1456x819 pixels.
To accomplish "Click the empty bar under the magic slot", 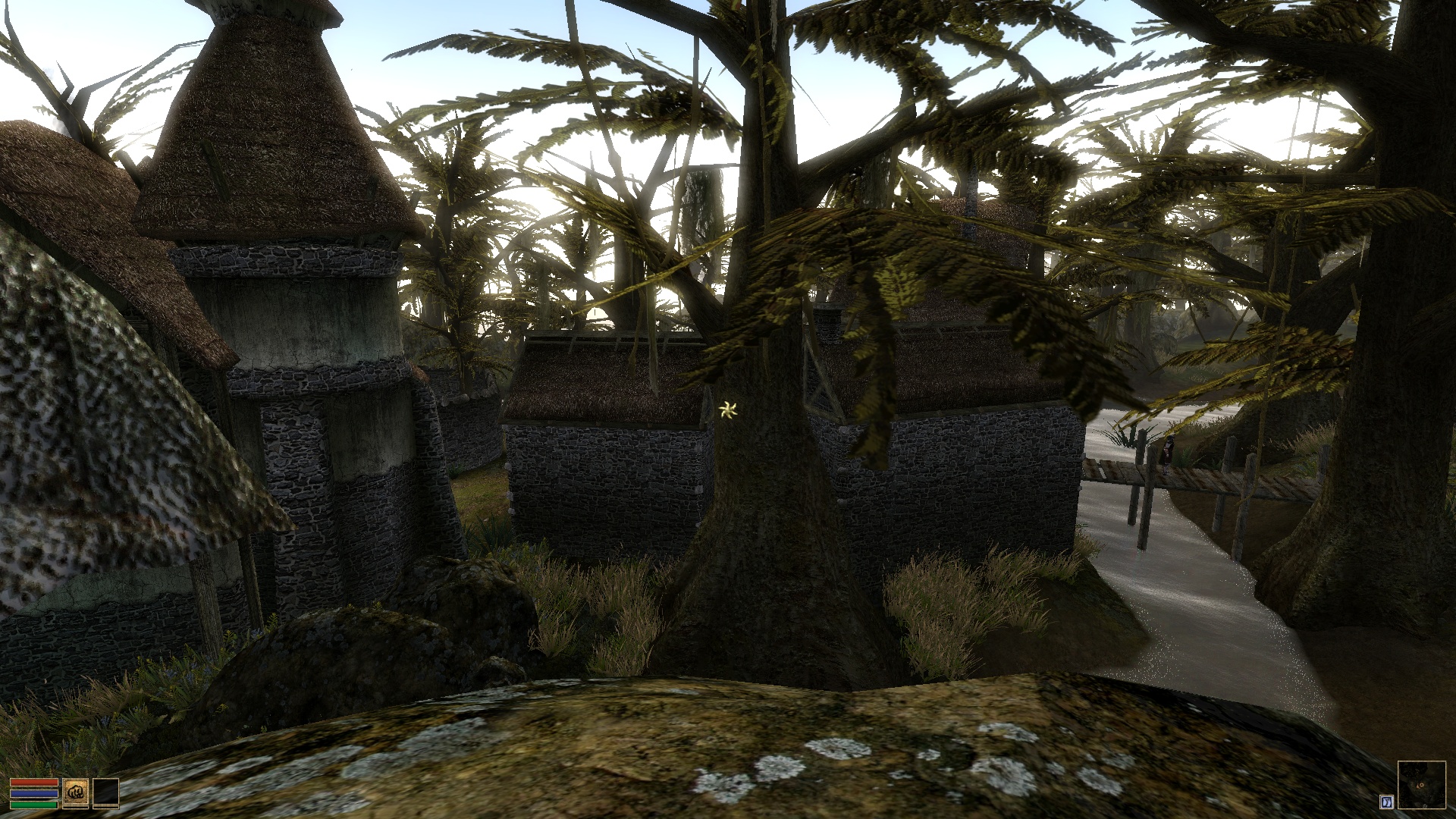I will 106,808.
